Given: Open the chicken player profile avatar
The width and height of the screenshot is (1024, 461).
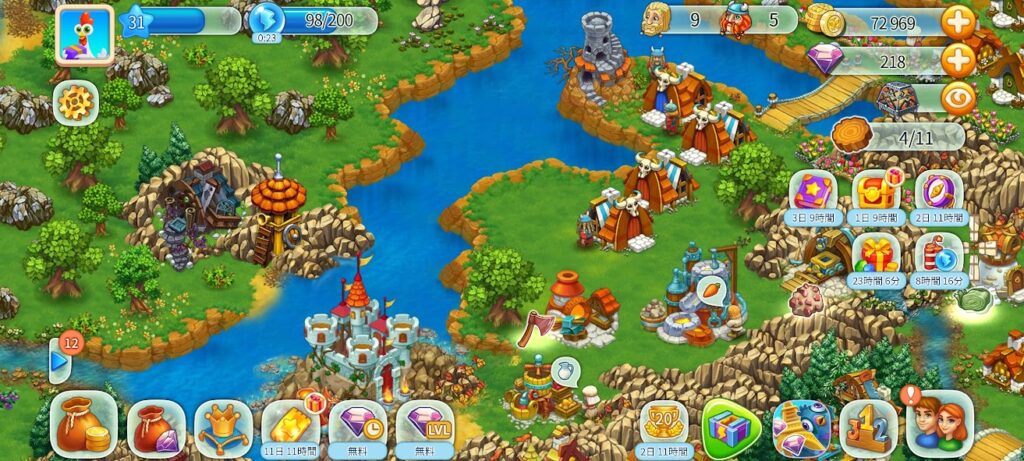Looking at the screenshot, I should (x=84, y=34).
